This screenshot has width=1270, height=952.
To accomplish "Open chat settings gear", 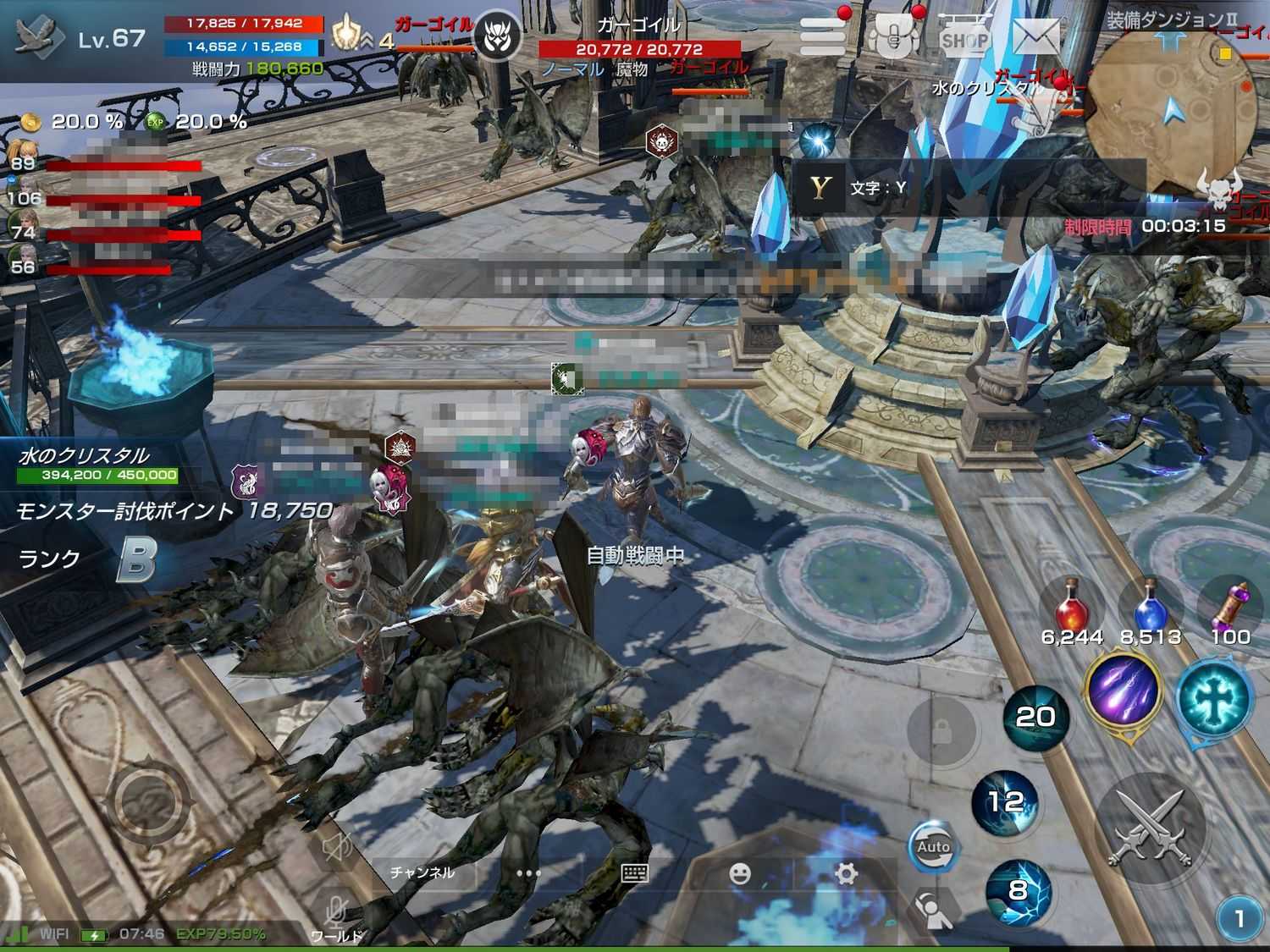I will (x=846, y=873).
